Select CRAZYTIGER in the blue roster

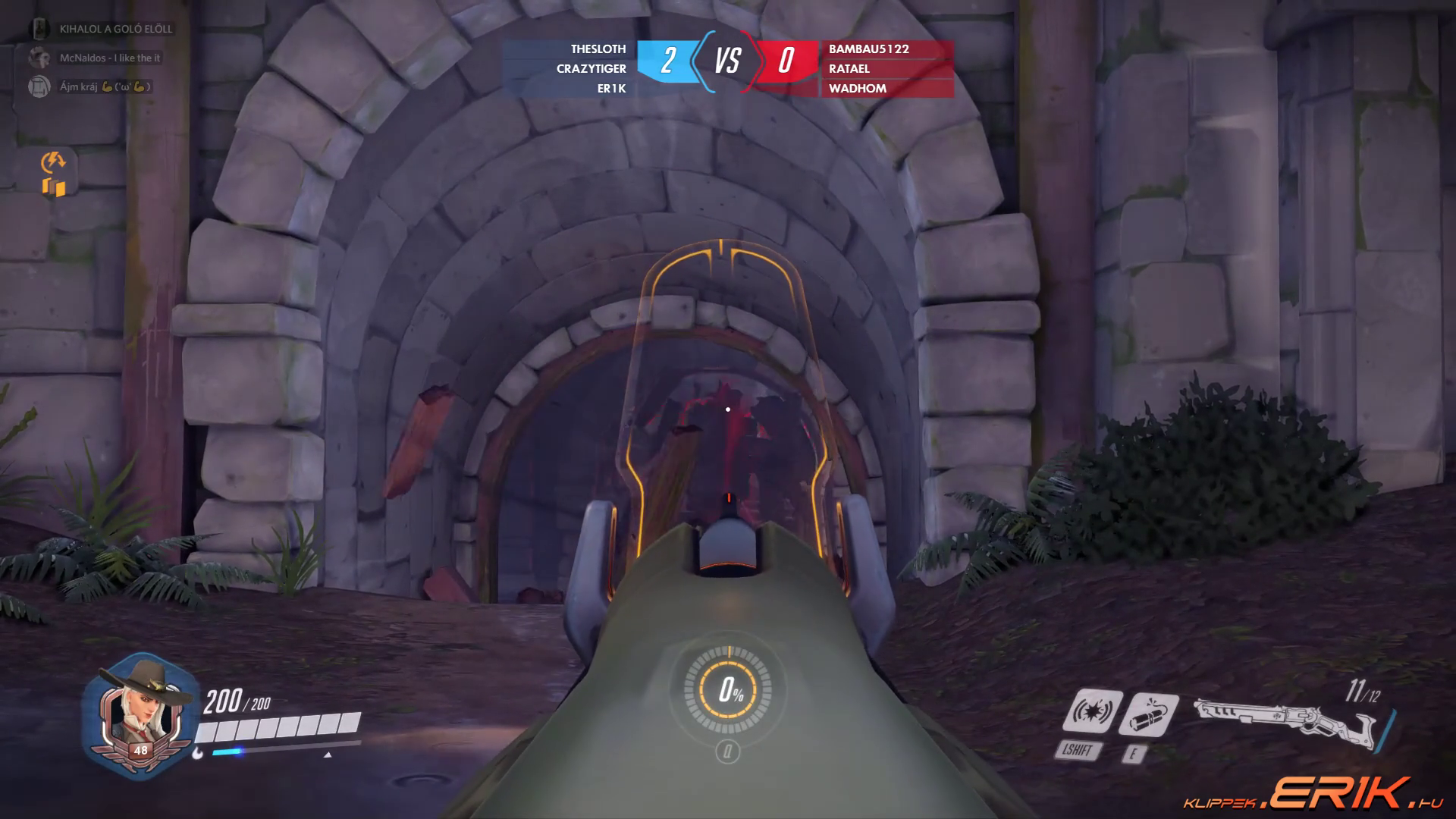[x=591, y=69]
